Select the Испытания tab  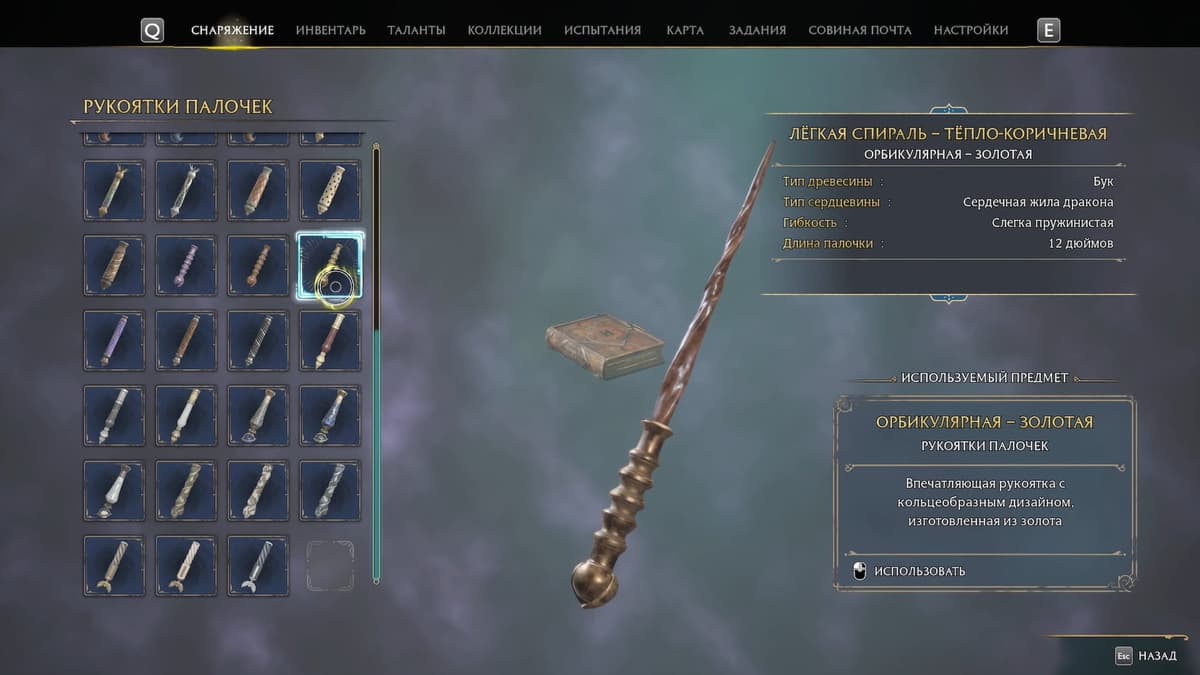[x=602, y=30]
